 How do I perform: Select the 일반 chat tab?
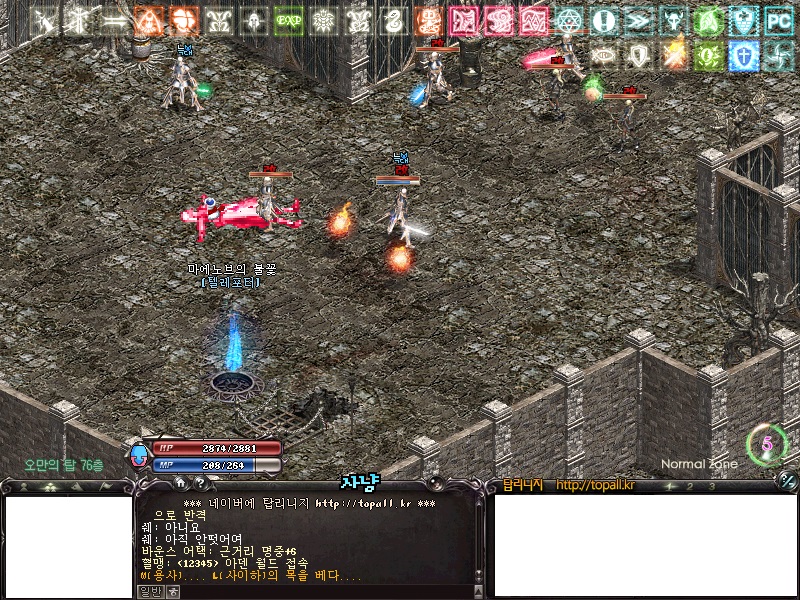(149, 591)
